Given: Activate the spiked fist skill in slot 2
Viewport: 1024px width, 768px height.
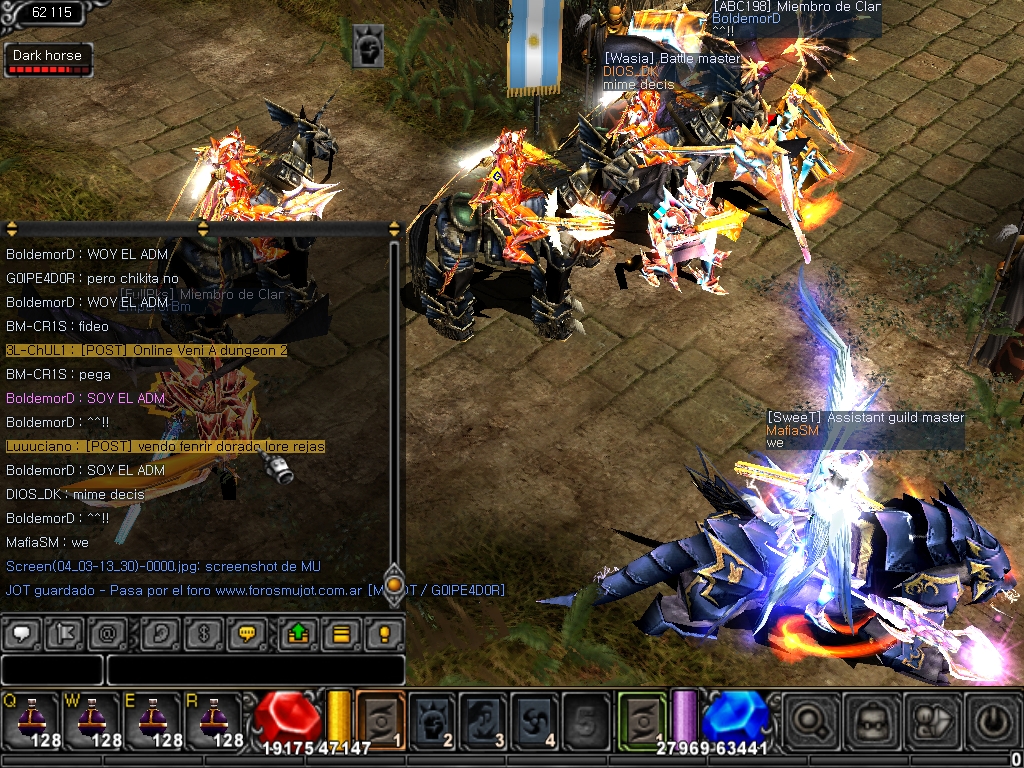Looking at the screenshot, I should click(x=433, y=718).
